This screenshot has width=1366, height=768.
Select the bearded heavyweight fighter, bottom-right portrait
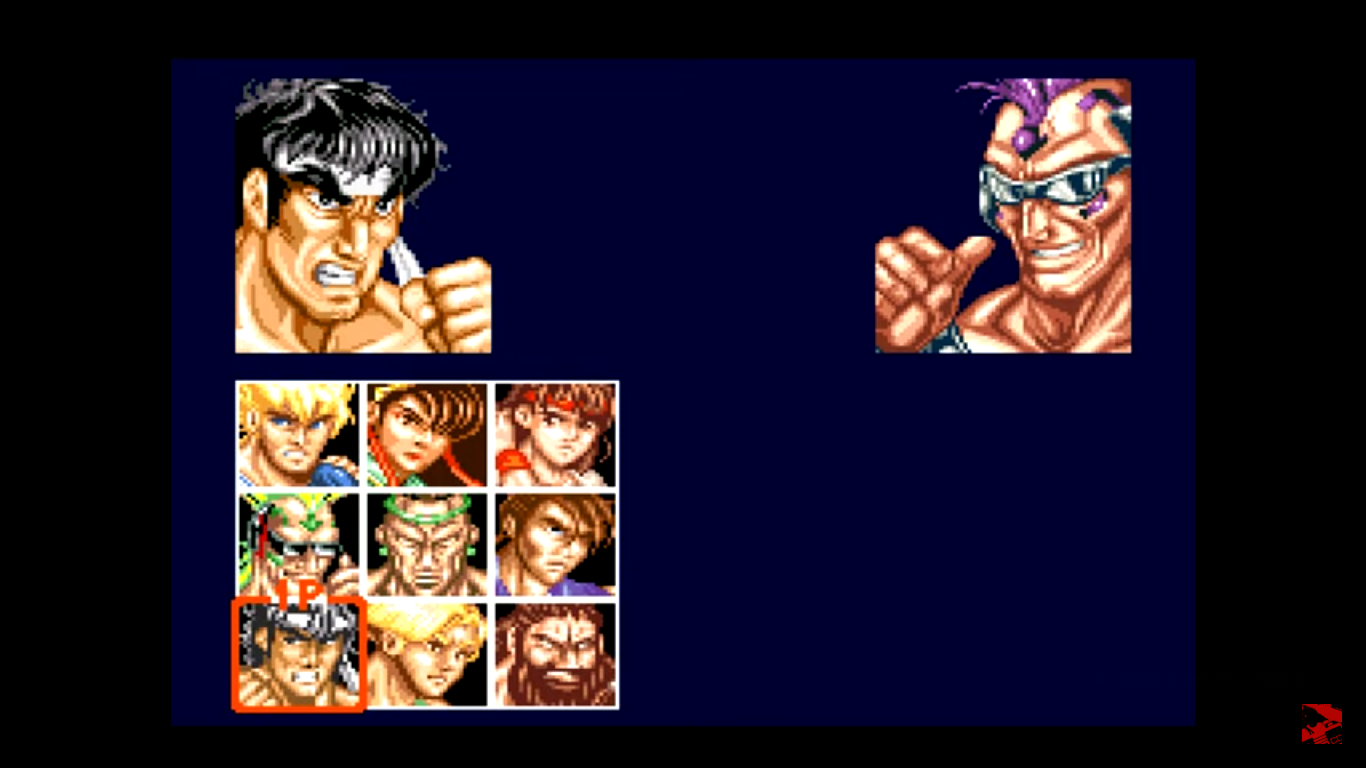[x=556, y=655]
